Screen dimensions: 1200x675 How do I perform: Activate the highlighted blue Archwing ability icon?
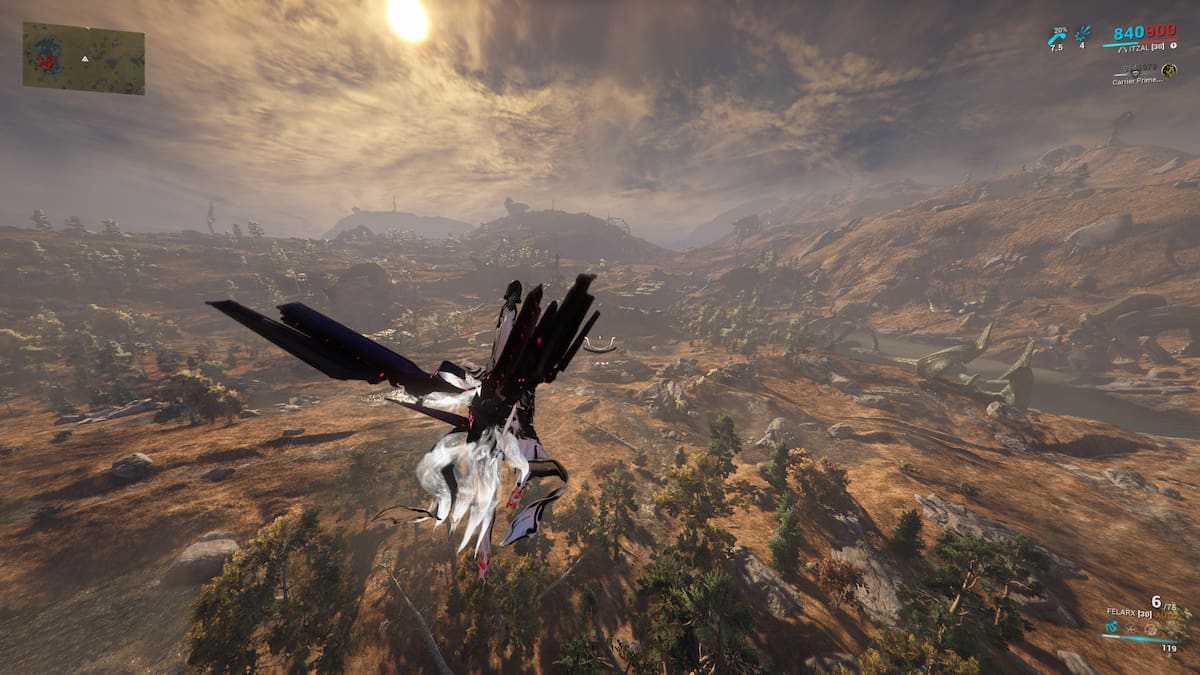click(x=1110, y=627)
